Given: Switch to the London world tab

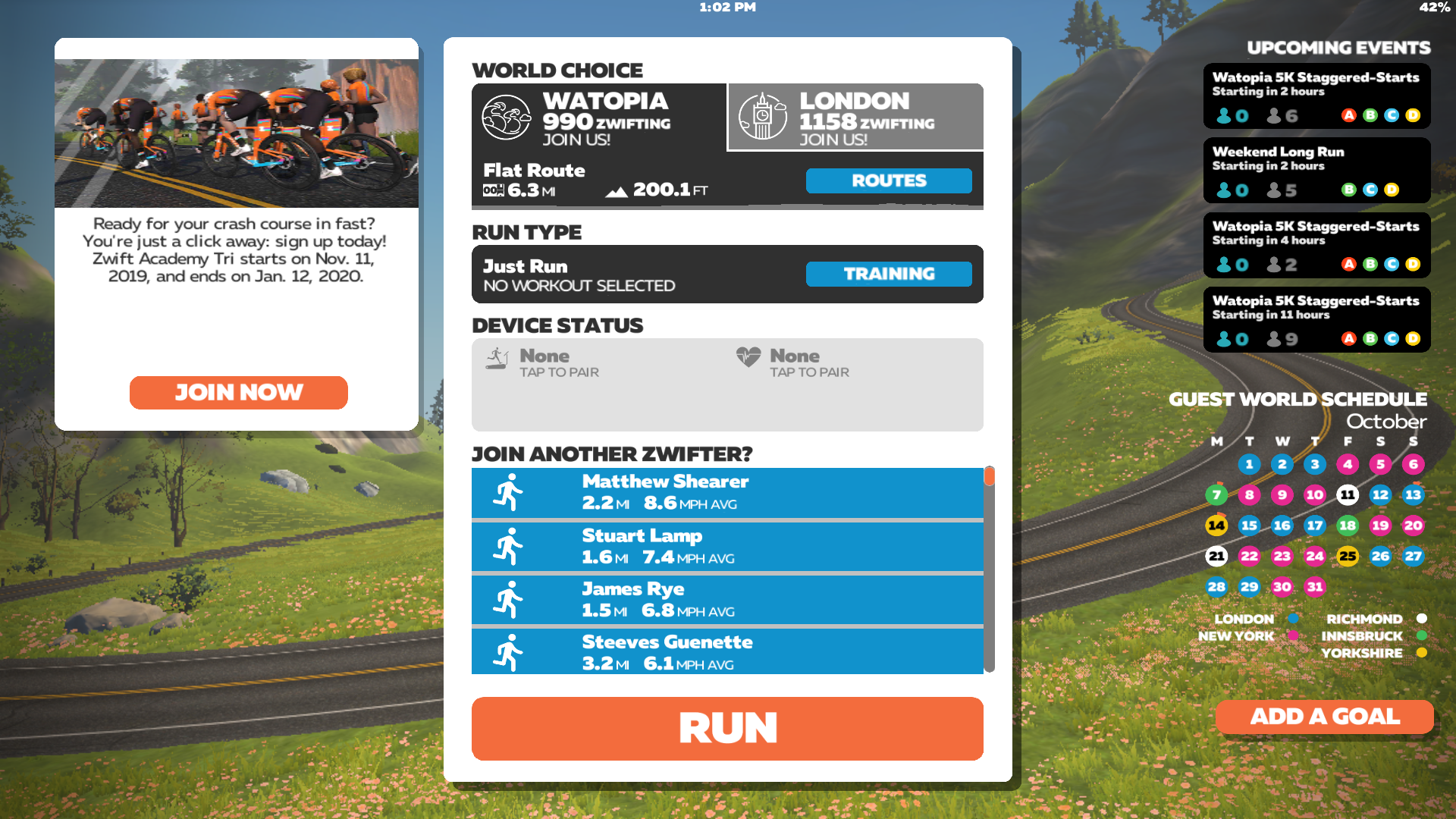Looking at the screenshot, I should [855, 117].
